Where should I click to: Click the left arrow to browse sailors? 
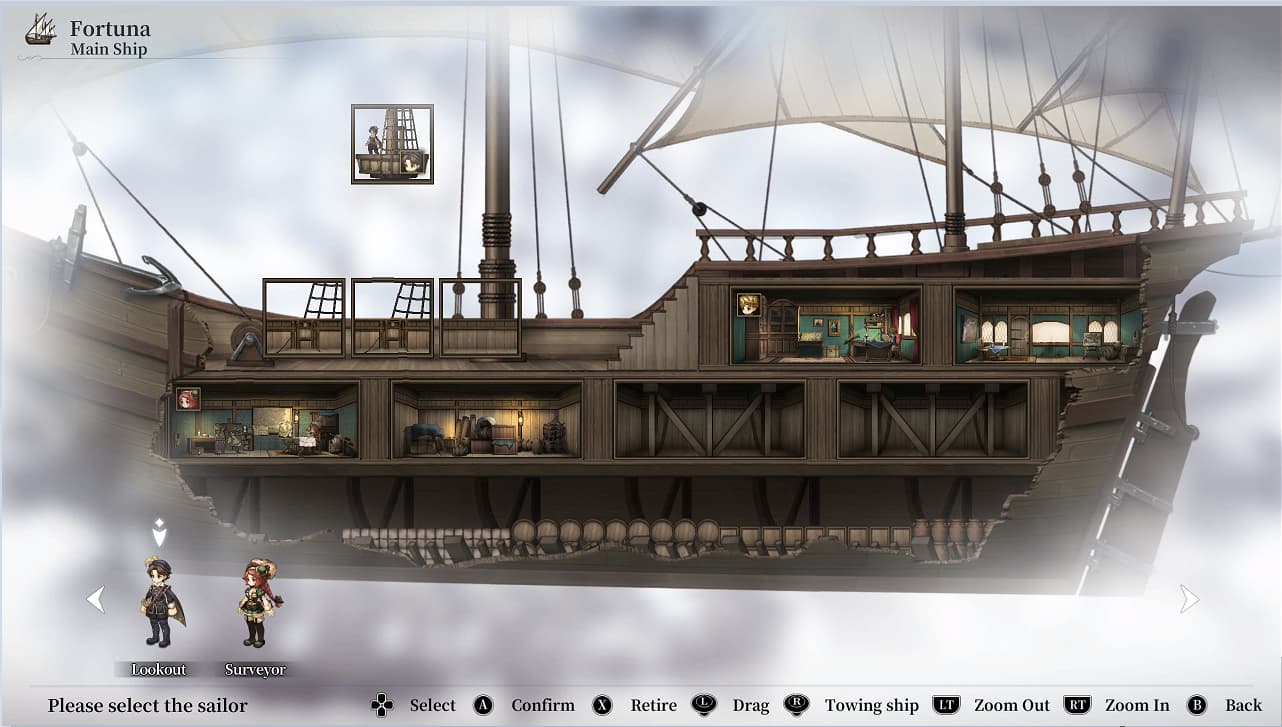coord(96,598)
